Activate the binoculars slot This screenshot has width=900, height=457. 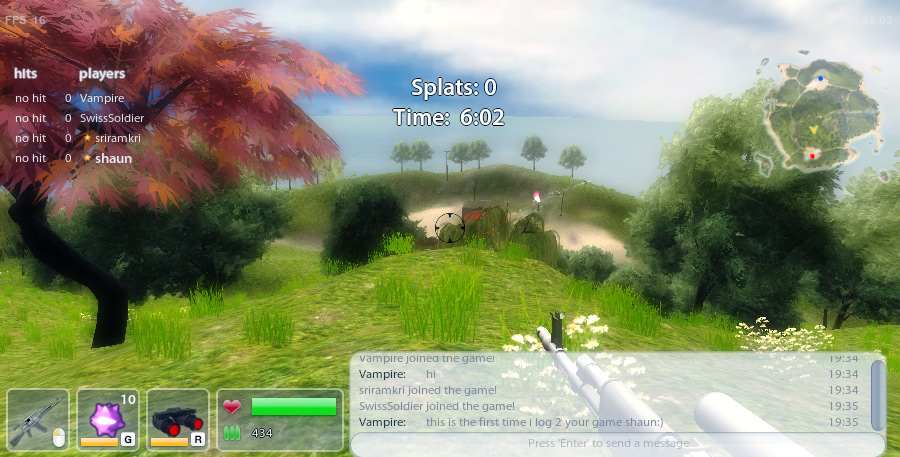[x=178, y=418]
